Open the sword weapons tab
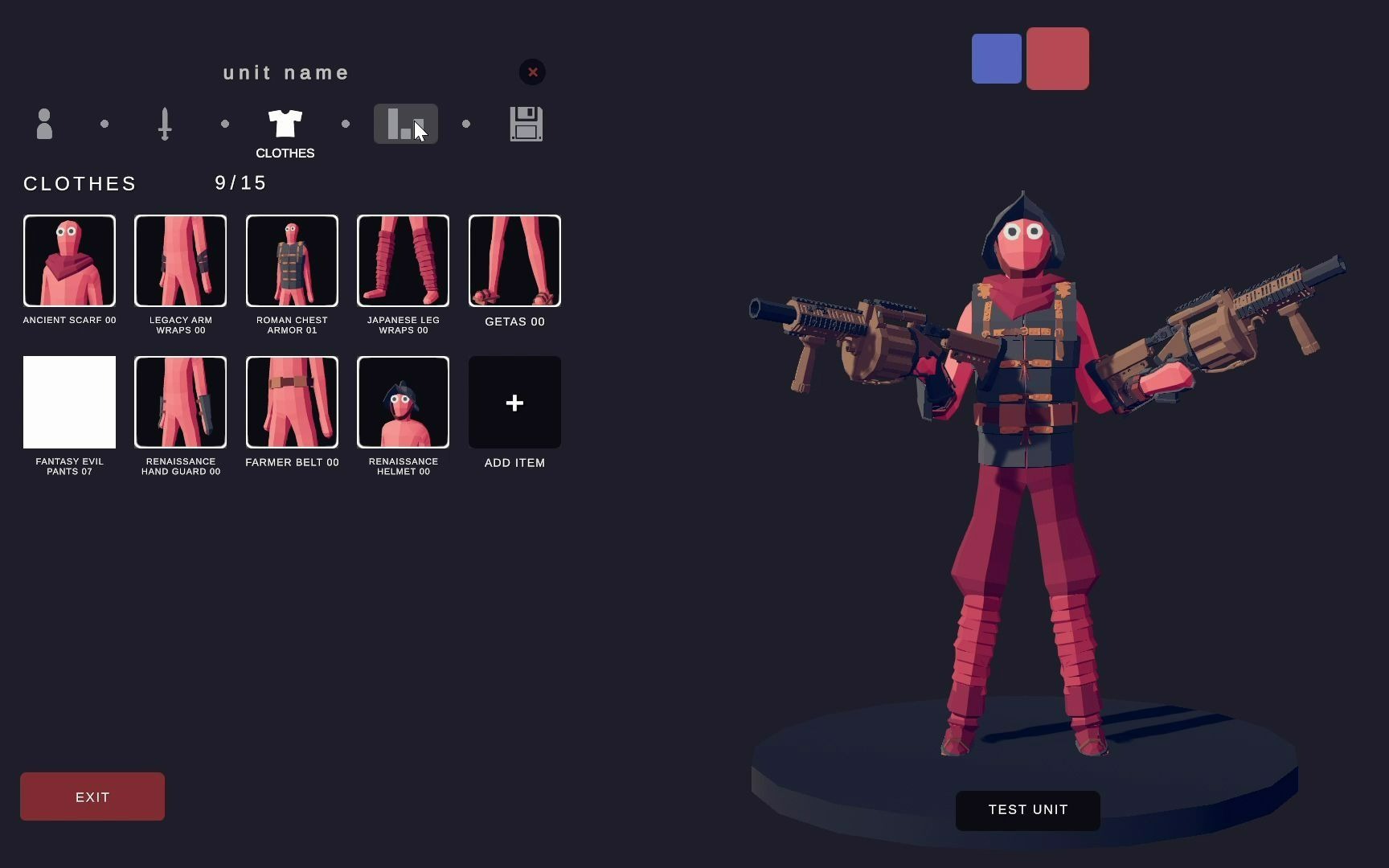This screenshot has width=1389, height=868. point(165,124)
